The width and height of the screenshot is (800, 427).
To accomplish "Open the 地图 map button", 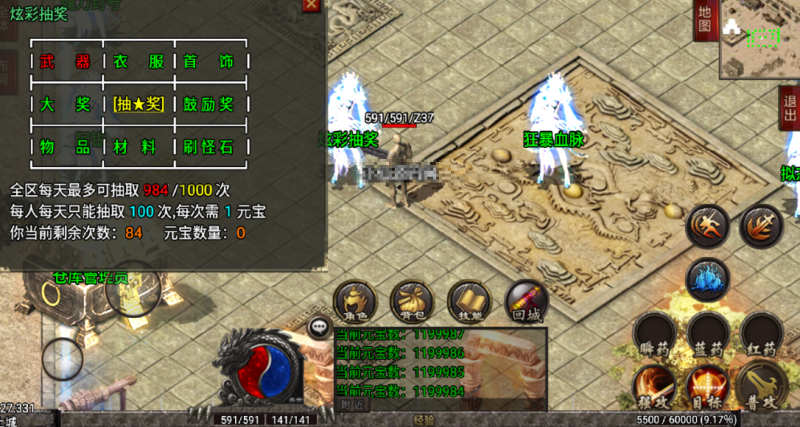I will 704,20.
